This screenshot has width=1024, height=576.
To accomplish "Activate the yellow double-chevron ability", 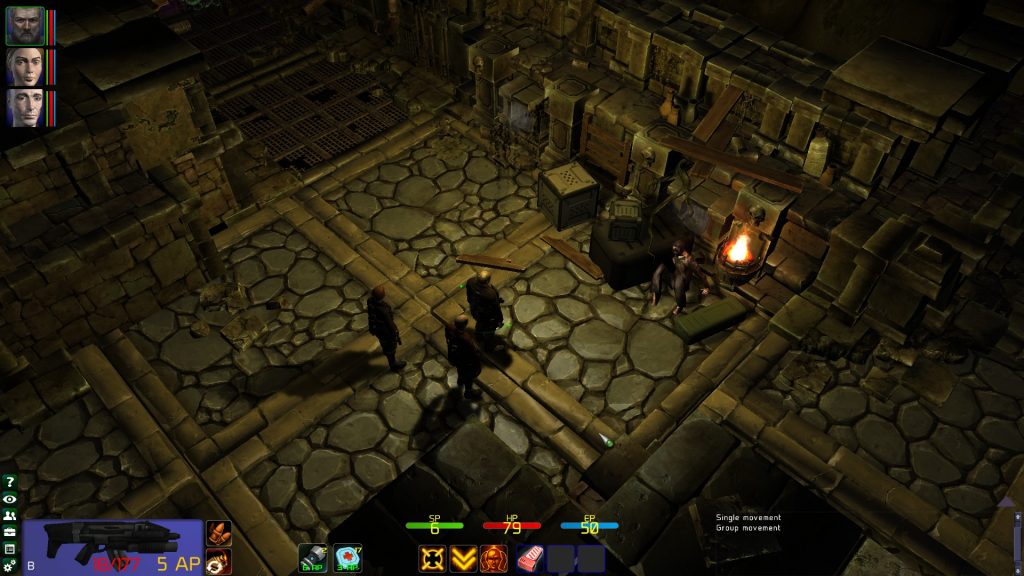I will 462,558.
